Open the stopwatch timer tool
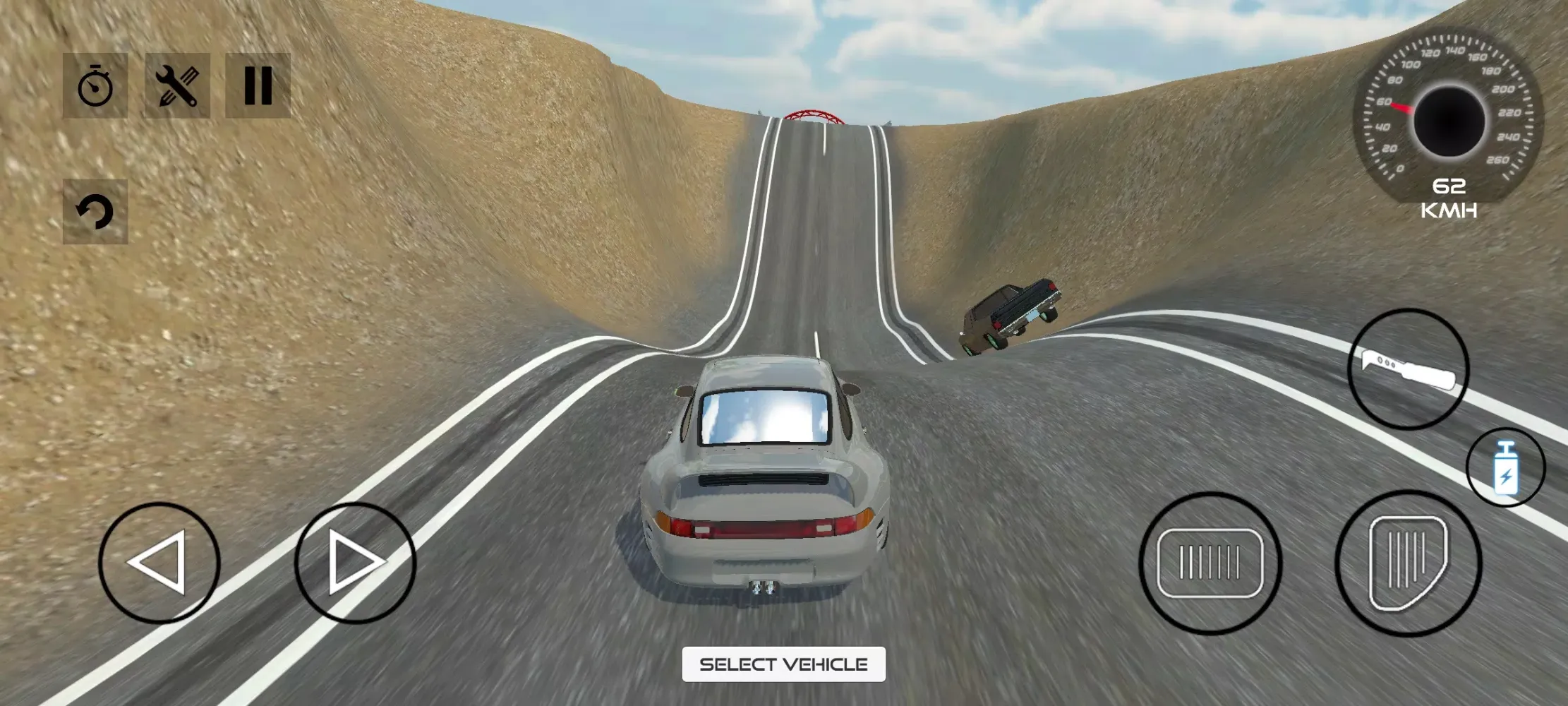This screenshot has width=1568, height=706. [x=95, y=85]
